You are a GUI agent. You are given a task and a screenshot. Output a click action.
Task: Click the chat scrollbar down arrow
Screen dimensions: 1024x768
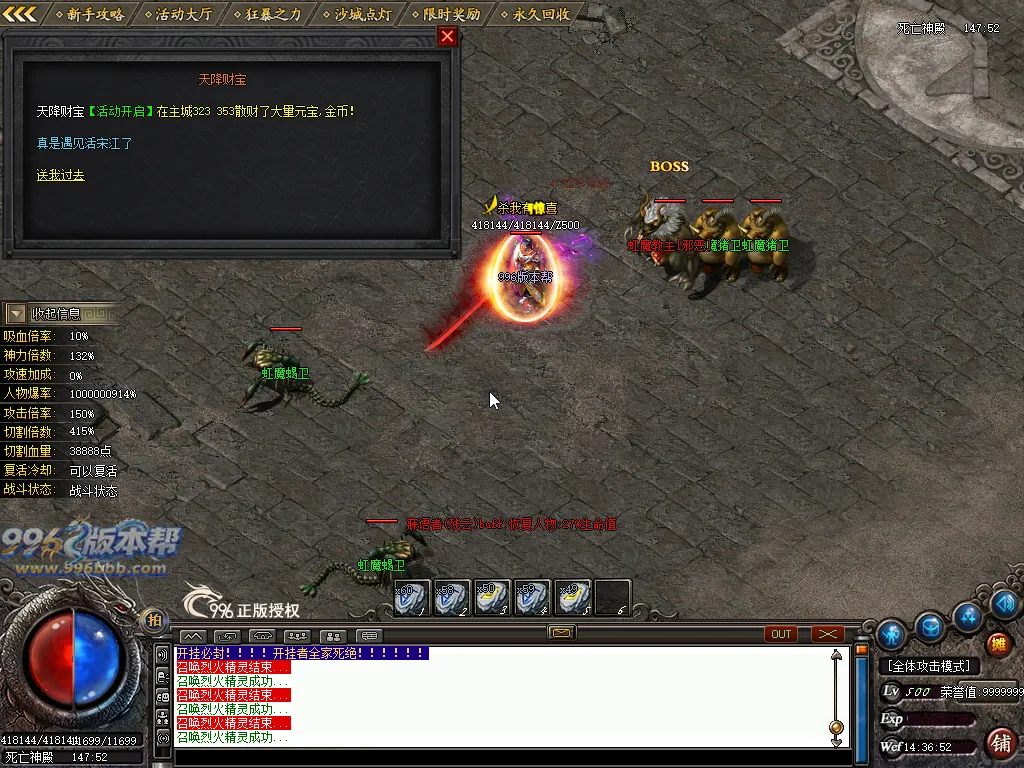(837, 741)
